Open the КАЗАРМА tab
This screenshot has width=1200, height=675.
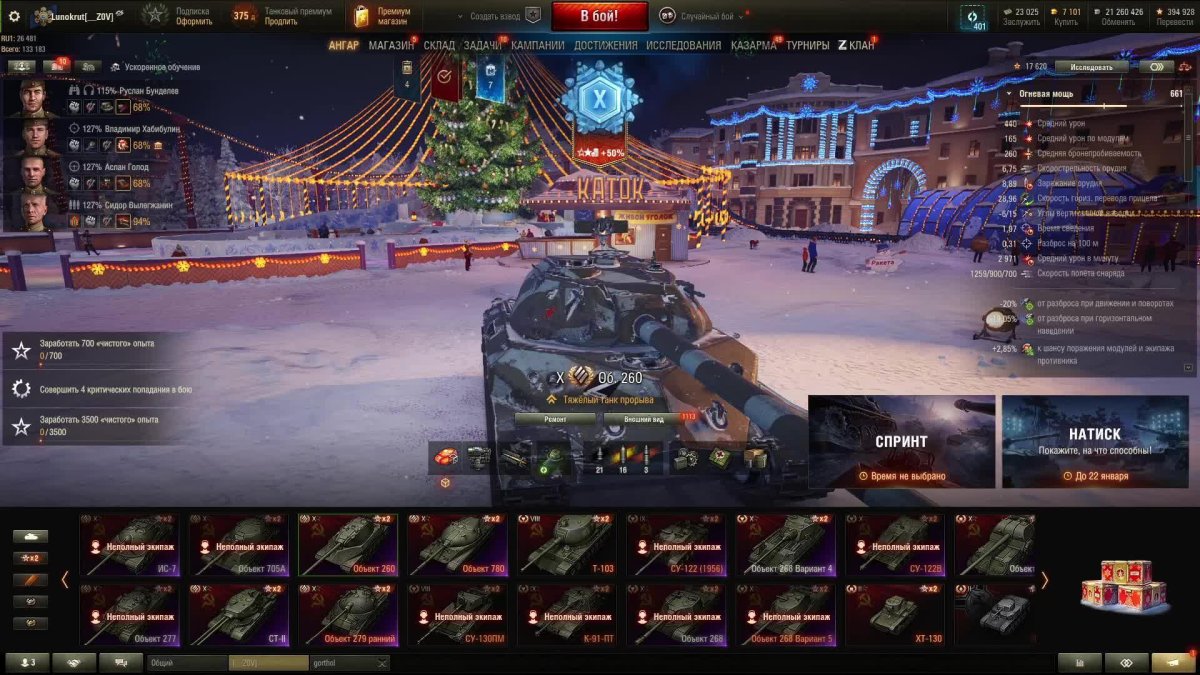[x=753, y=45]
